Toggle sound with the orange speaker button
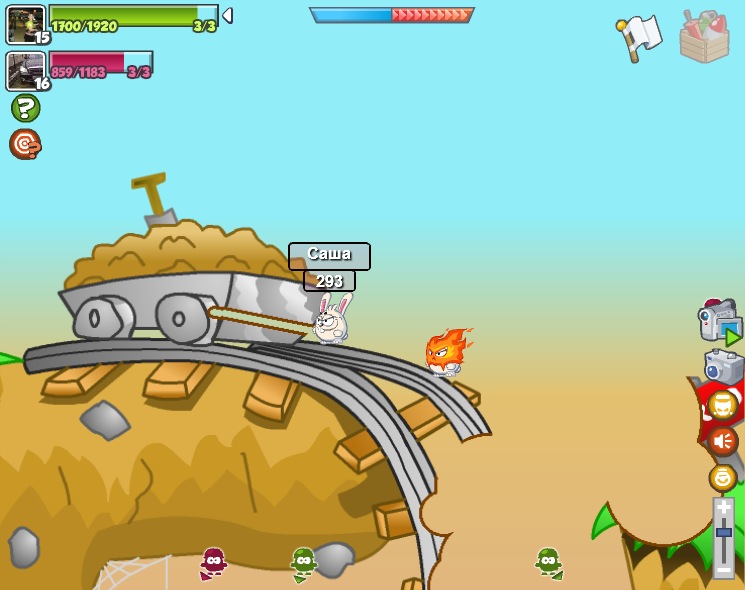Screen dimensions: 745x590 [x=722, y=441]
